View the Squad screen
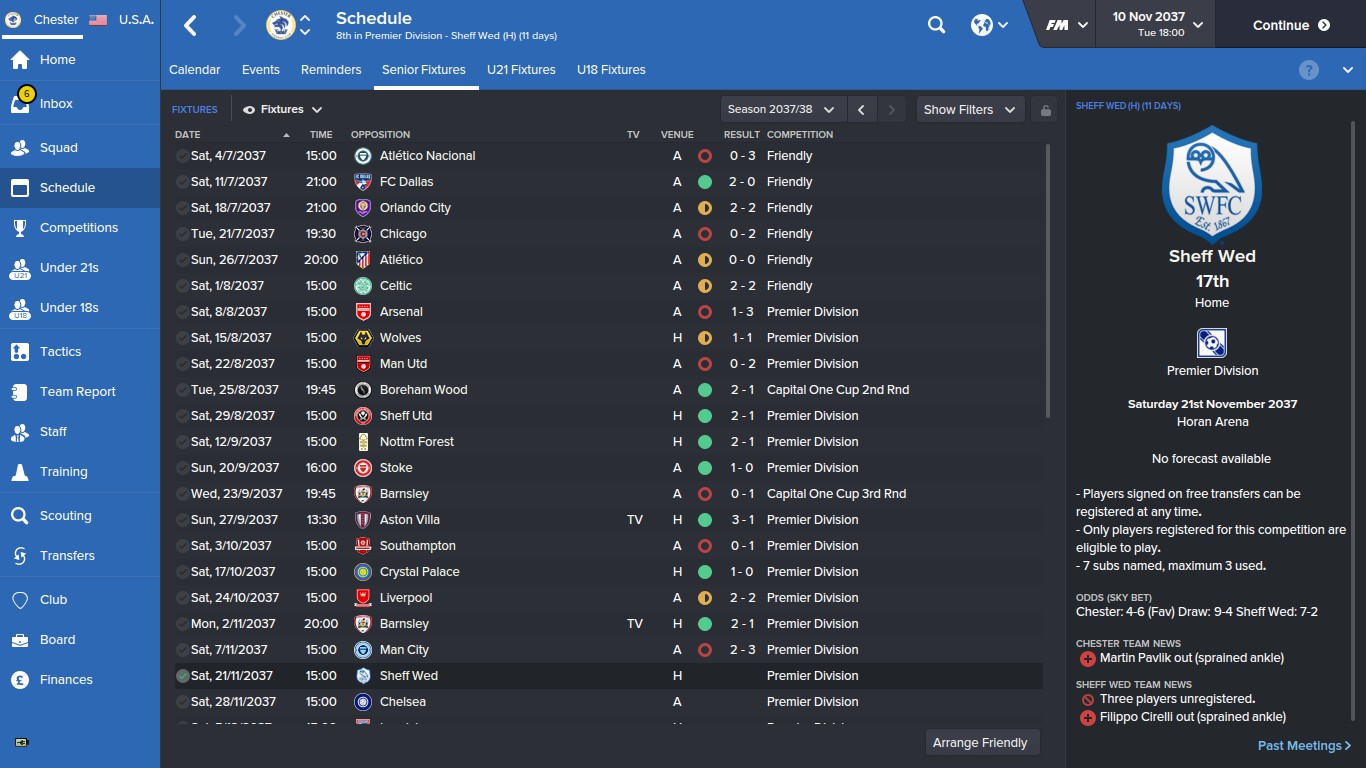The width and height of the screenshot is (1366, 768). [x=55, y=147]
